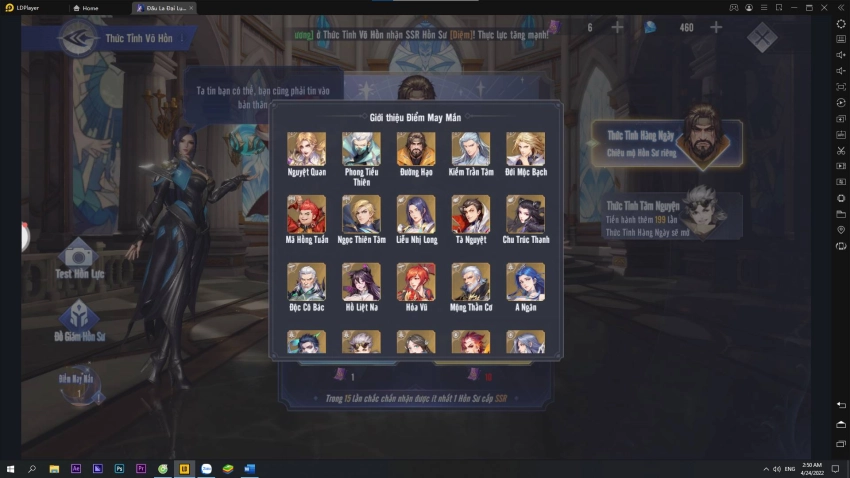
Task: Select the Tà Nguyệt hero portrait
Action: tap(470, 214)
